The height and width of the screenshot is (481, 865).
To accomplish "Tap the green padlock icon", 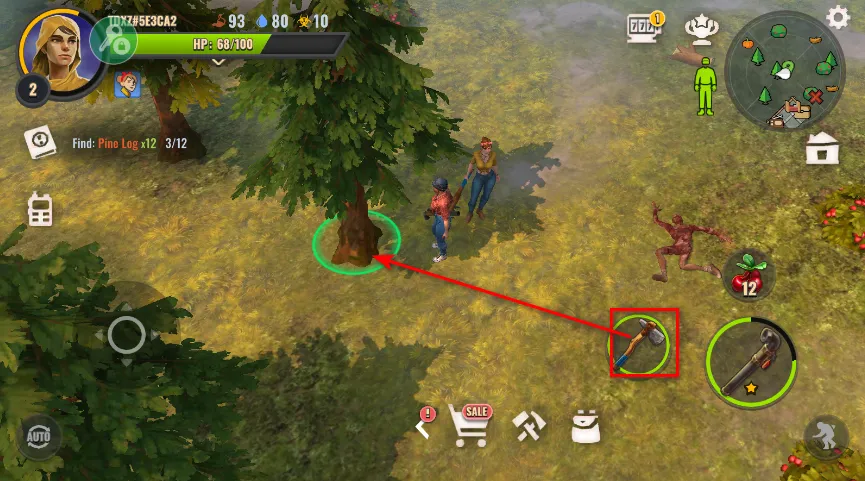I will coord(113,41).
